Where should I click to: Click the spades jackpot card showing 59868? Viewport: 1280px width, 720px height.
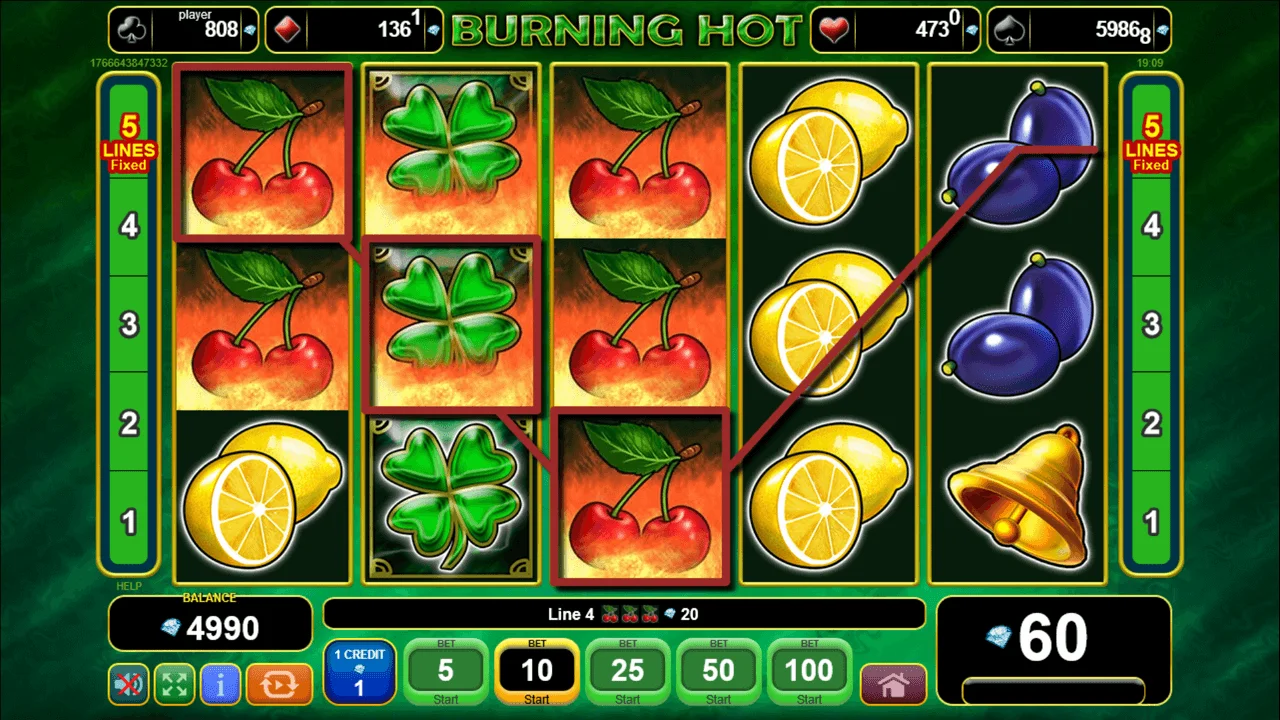coord(1080,29)
